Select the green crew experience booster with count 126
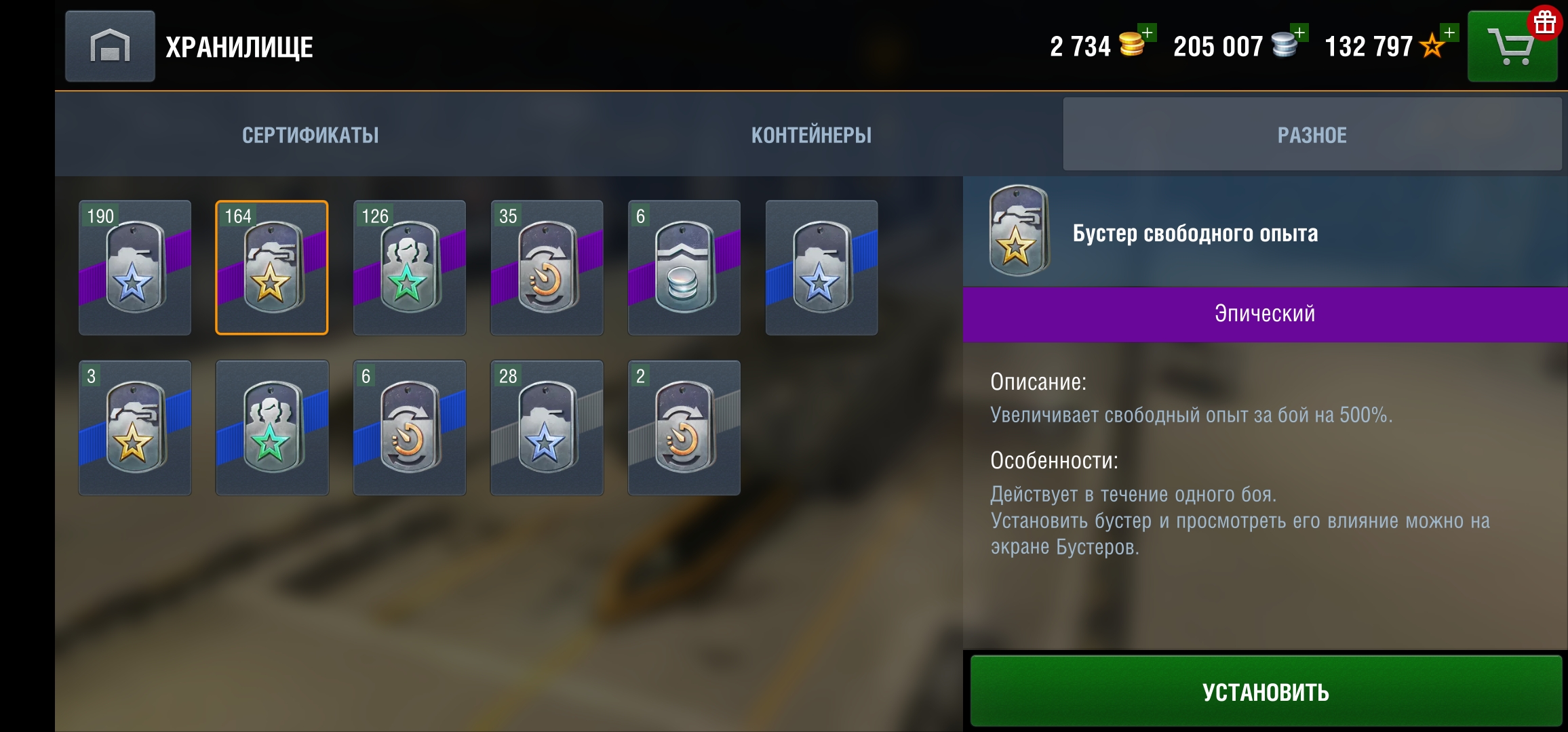The width and height of the screenshot is (1568, 732). (x=409, y=268)
